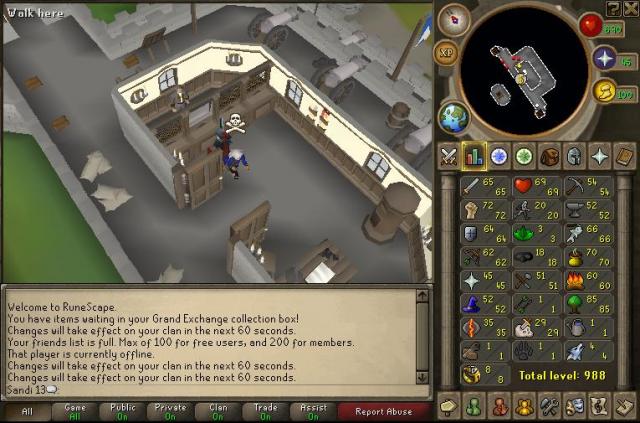Open the backpack inventory tab

point(549,156)
